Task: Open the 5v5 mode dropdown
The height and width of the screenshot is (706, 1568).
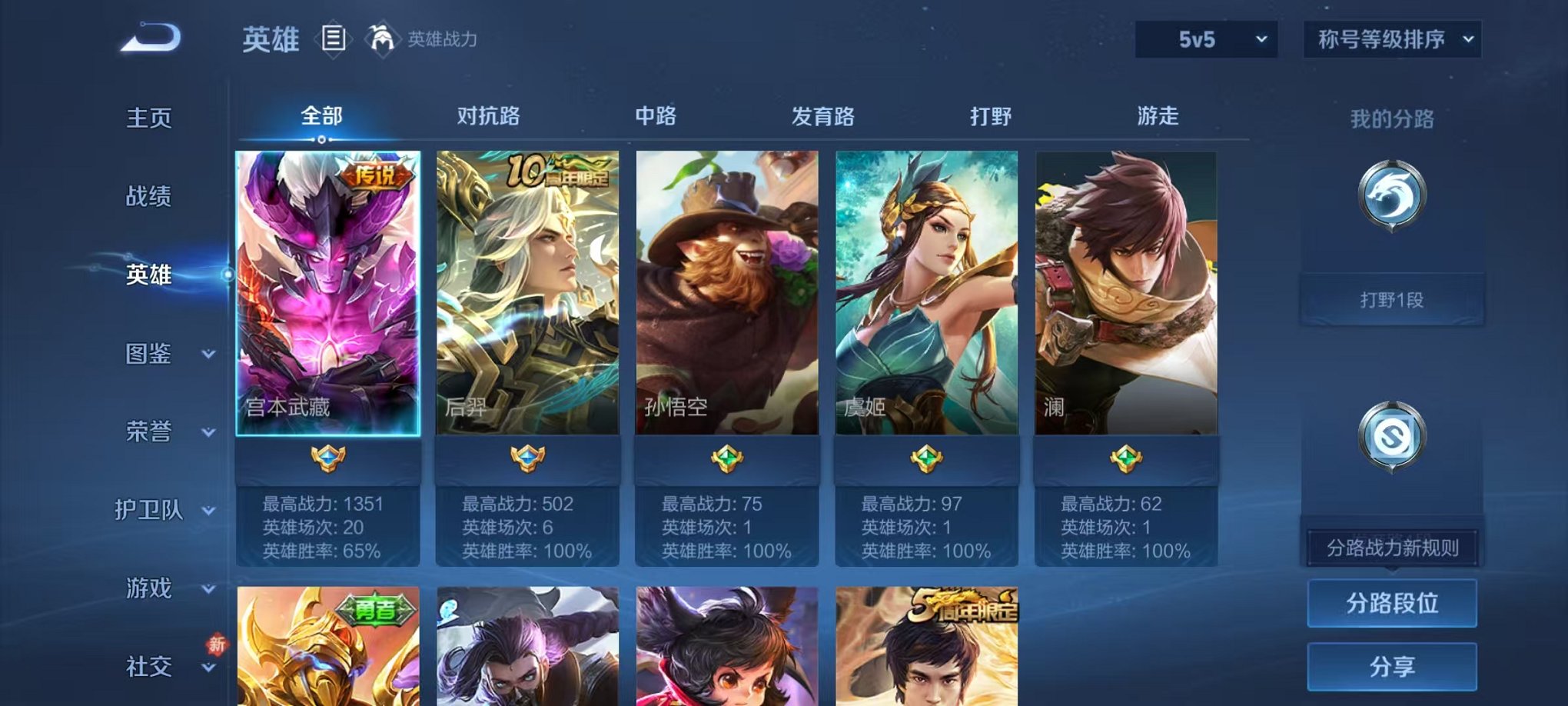Action: [1207, 37]
